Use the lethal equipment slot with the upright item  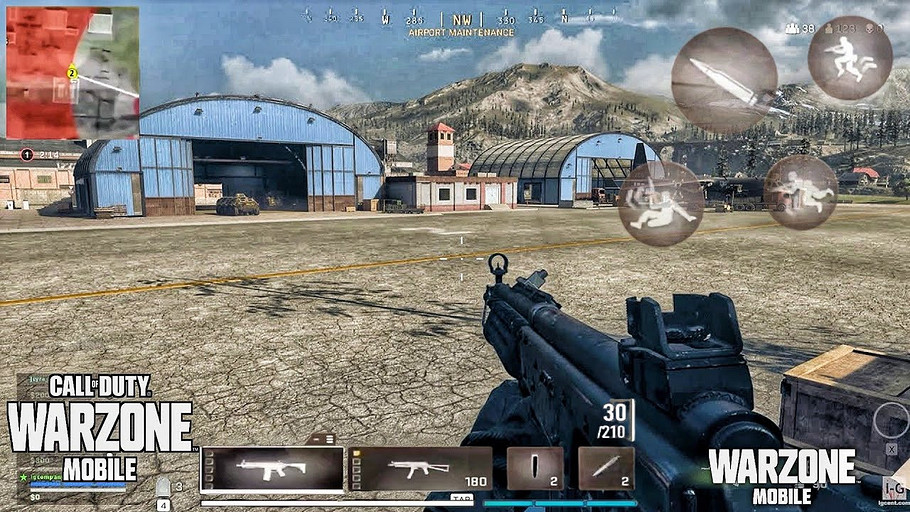click(535, 468)
